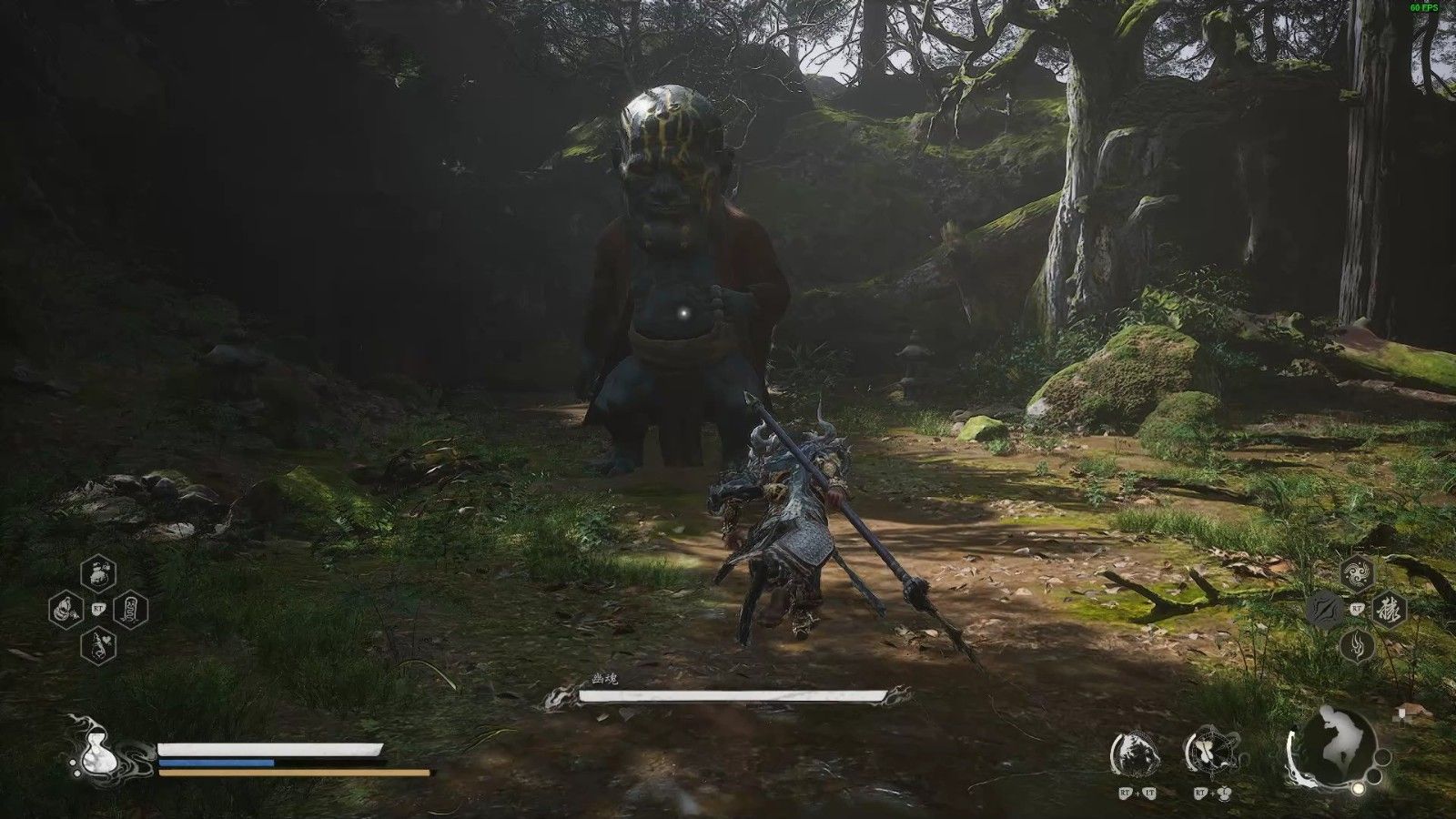1456x819 pixels.
Task: Activate the spell marked with a Chinese character
Action: pos(1390,609)
